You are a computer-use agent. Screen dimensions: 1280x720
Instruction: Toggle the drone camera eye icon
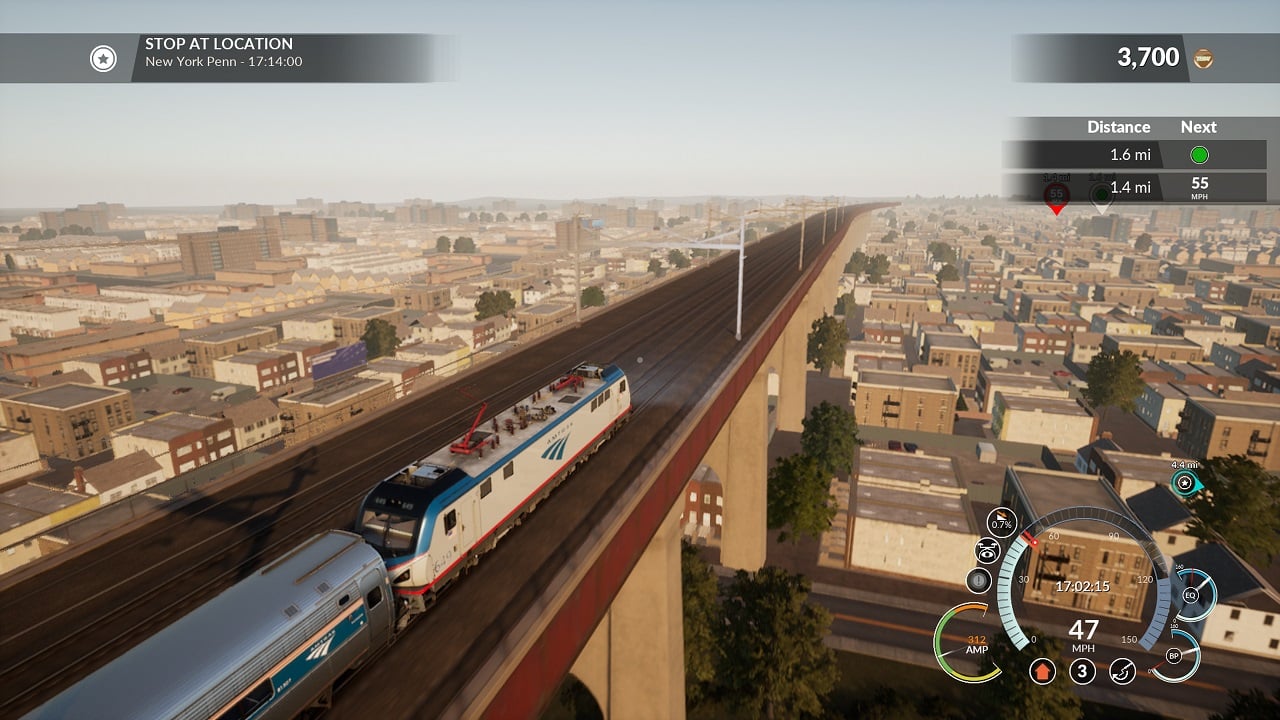(987, 551)
